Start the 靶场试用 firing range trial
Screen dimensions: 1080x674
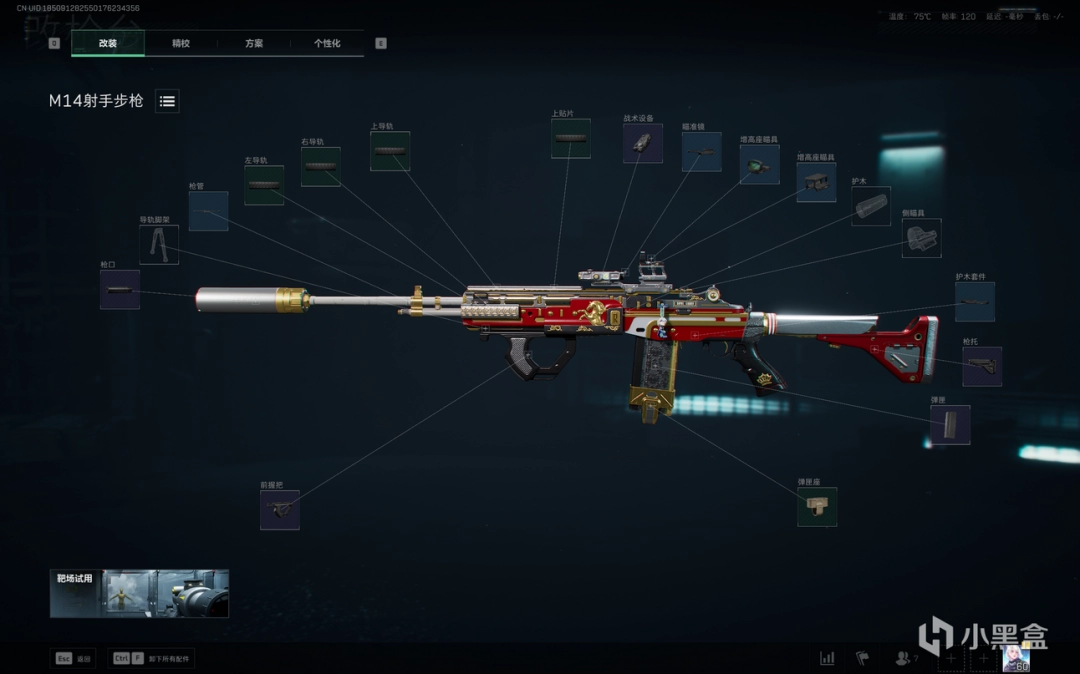tap(139, 593)
